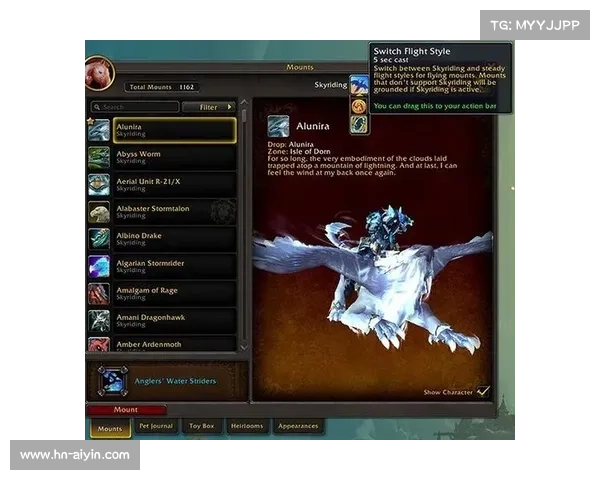Open the mount Filter dropdown
The image size is (600, 480).
213,107
